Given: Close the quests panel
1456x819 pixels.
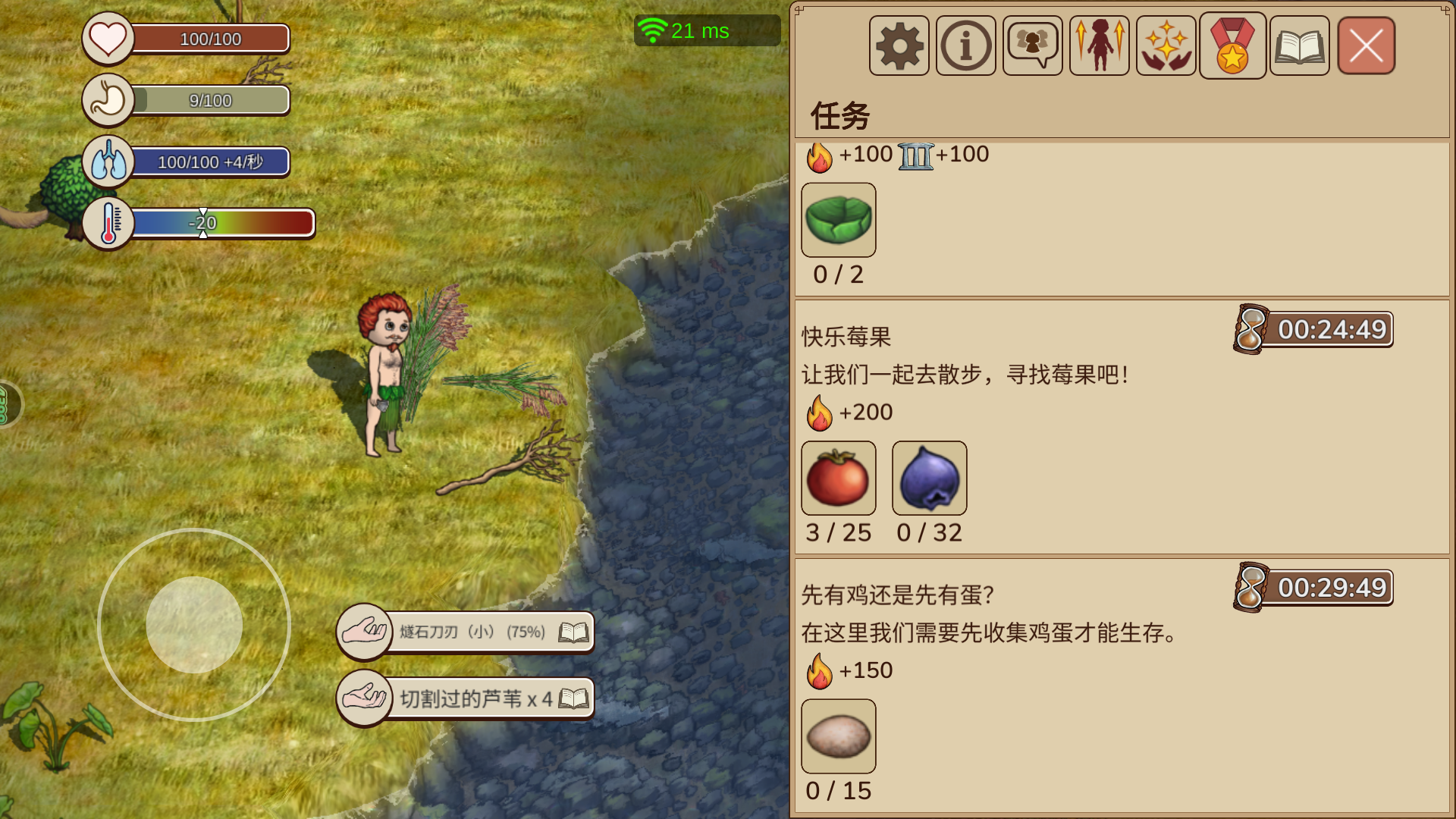Looking at the screenshot, I should (1366, 46).
